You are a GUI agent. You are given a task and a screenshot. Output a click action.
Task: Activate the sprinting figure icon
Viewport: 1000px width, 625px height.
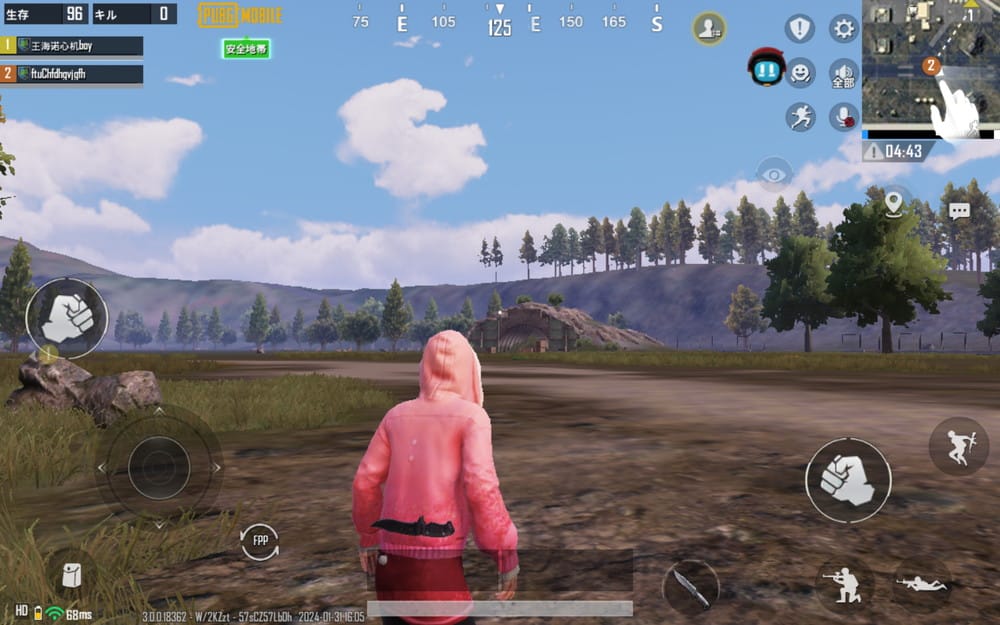(x=800, y=117)
